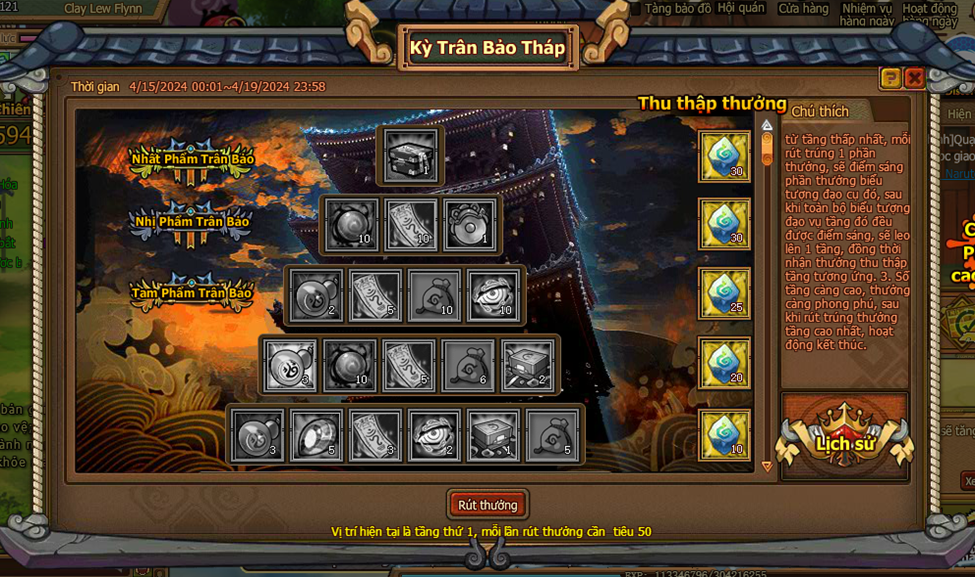This screenshot has height=577, width=975.
Task: Open the Hội quán menu
Action: [x=741, y=9]
